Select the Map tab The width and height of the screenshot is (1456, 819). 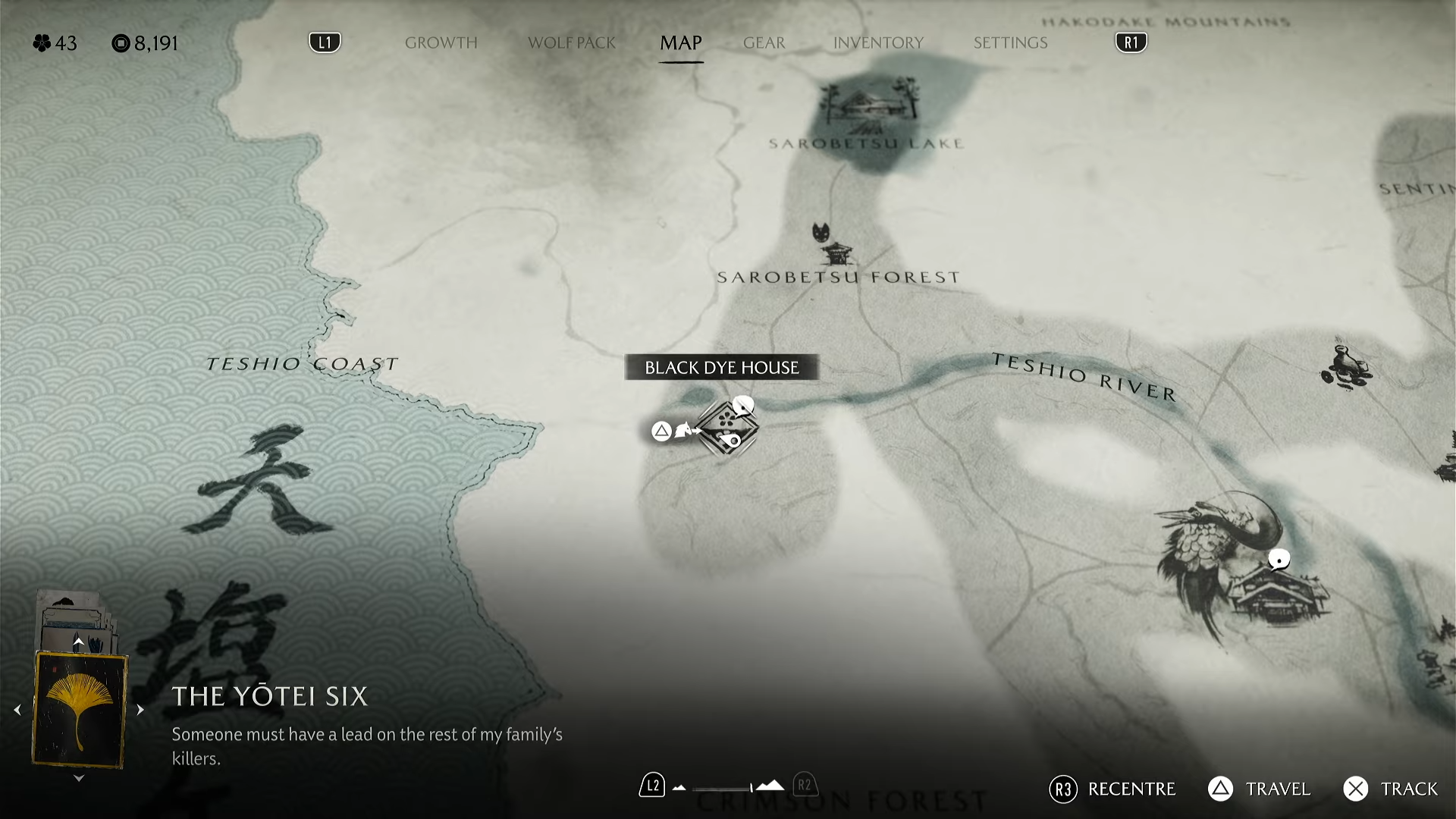pos(680,43)
